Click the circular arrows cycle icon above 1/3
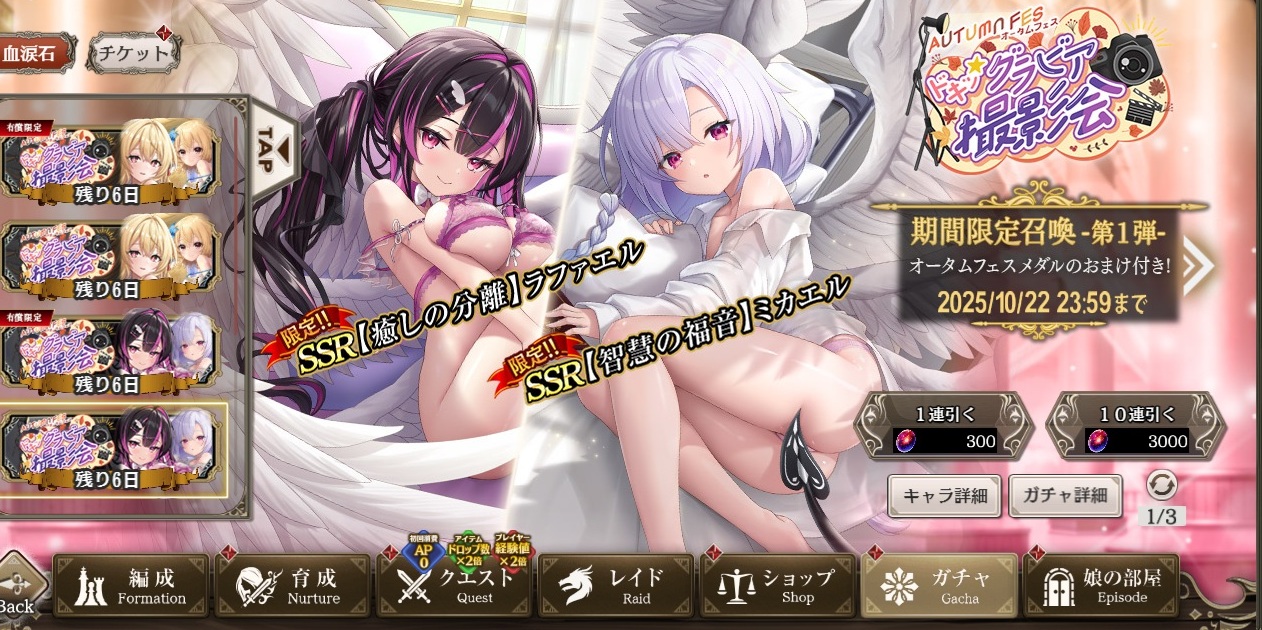 tap(1162, 485)
